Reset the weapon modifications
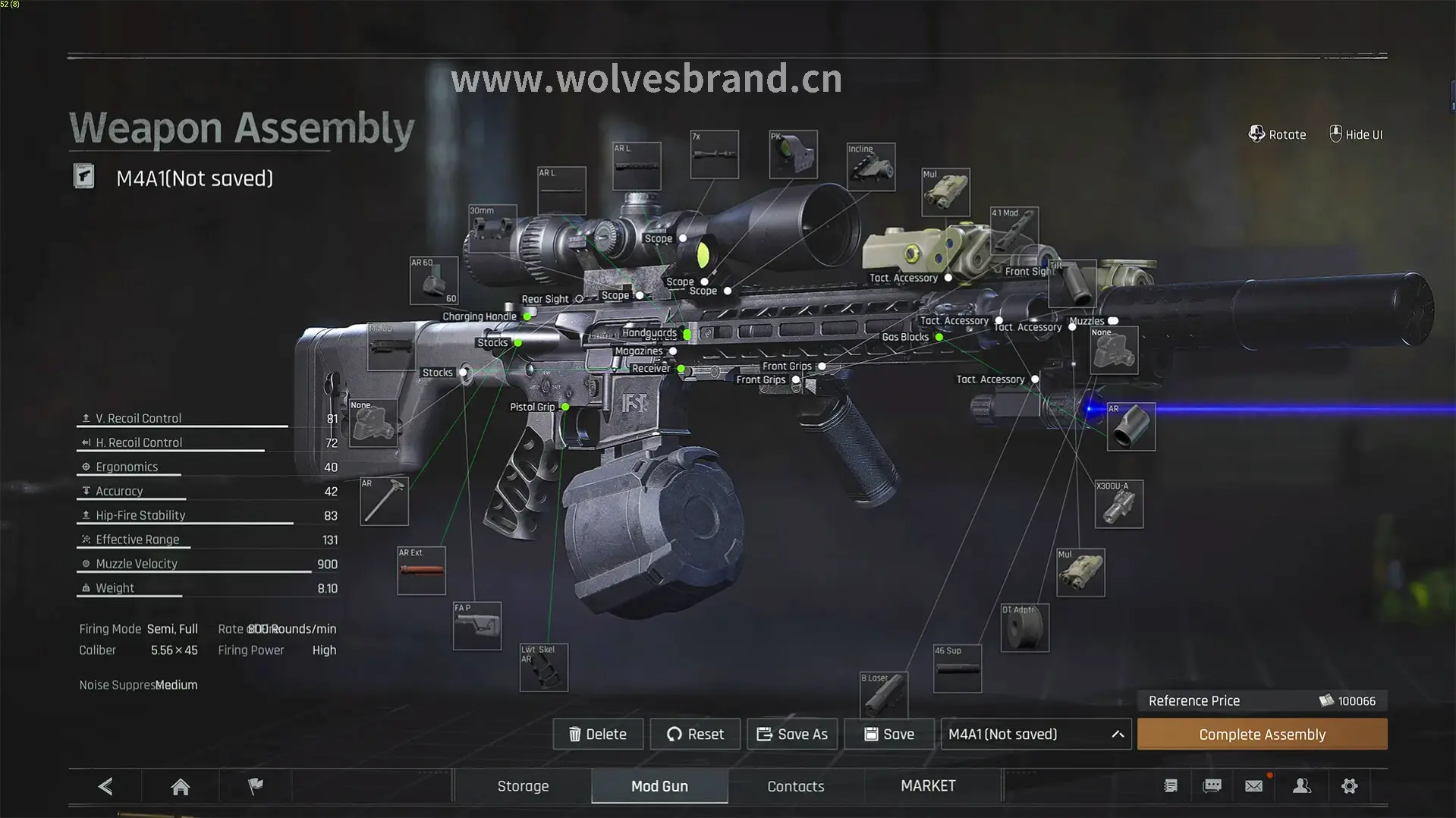The width and height of the screenshot is (1456, 818). tap(695, 735)
